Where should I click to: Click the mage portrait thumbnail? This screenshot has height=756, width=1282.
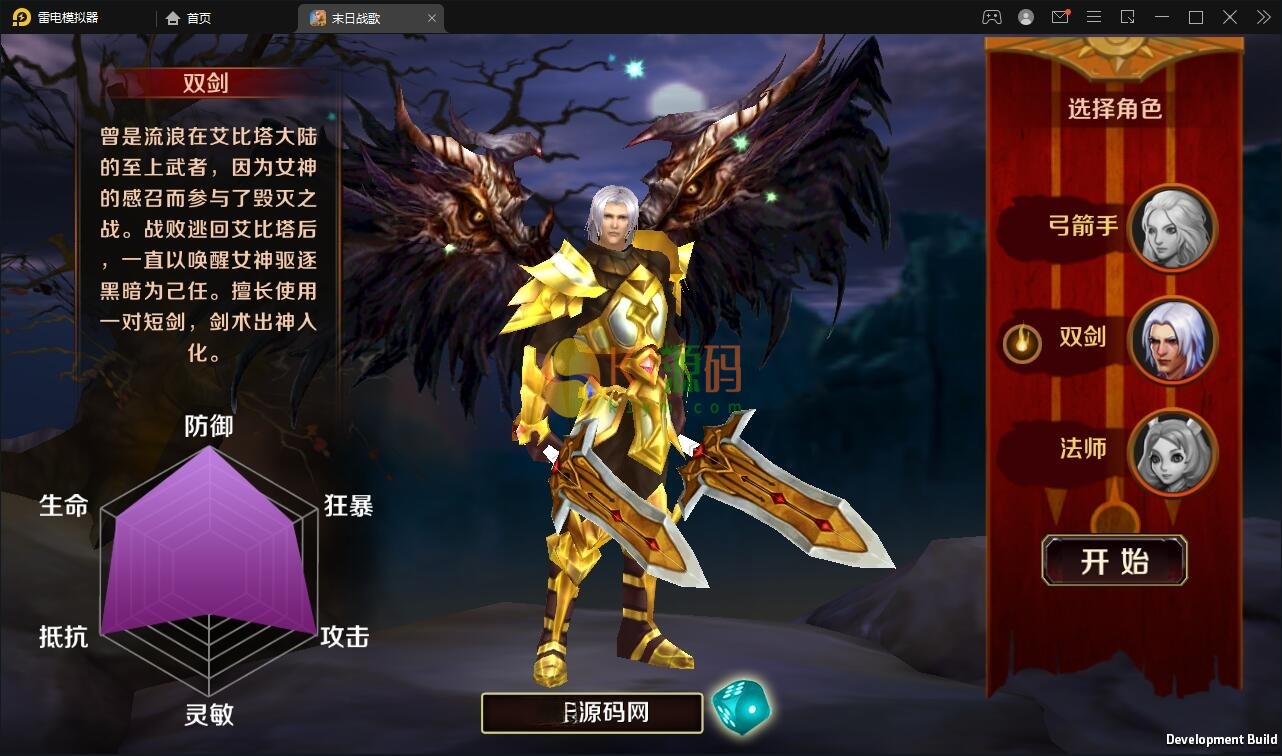click(x=1172, y=452)
